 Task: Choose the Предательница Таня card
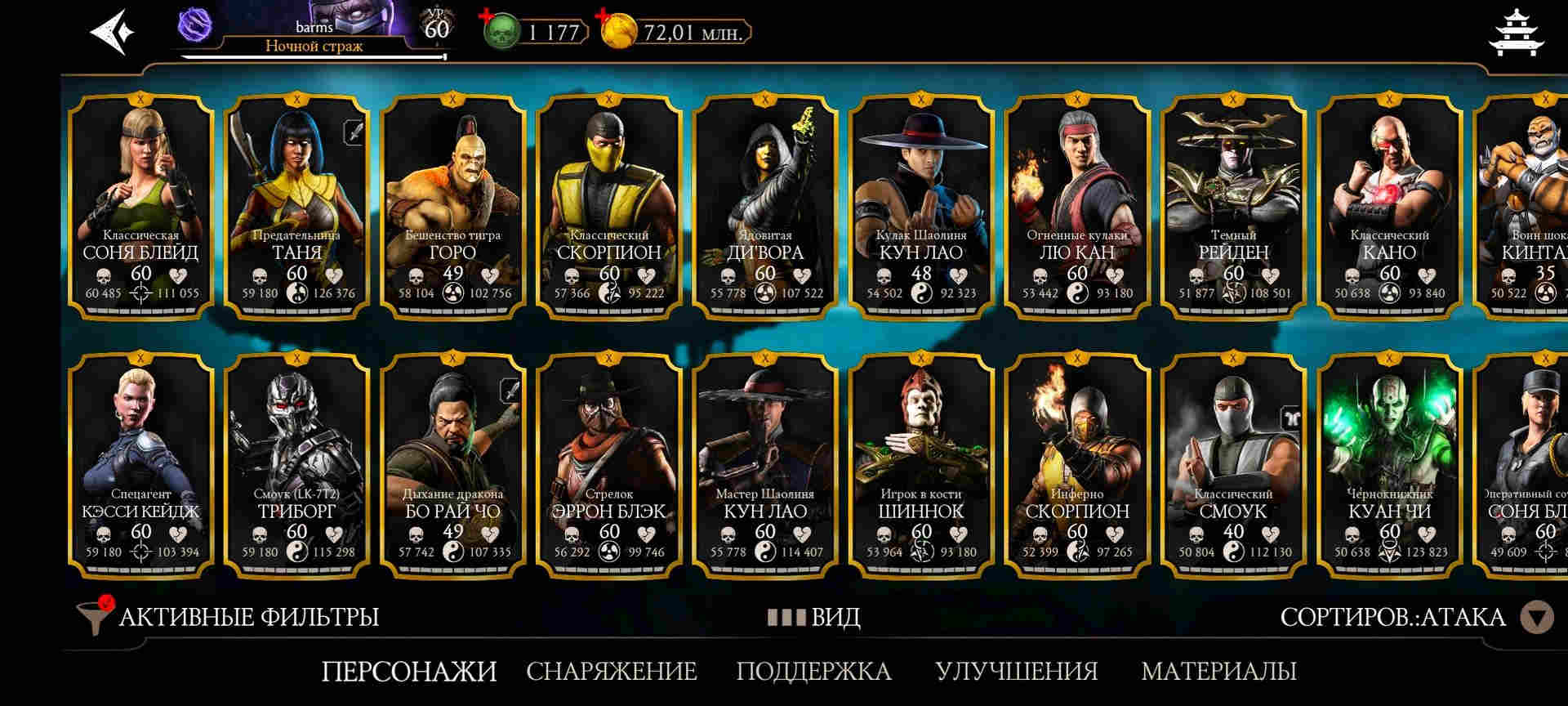click(296, 204)
